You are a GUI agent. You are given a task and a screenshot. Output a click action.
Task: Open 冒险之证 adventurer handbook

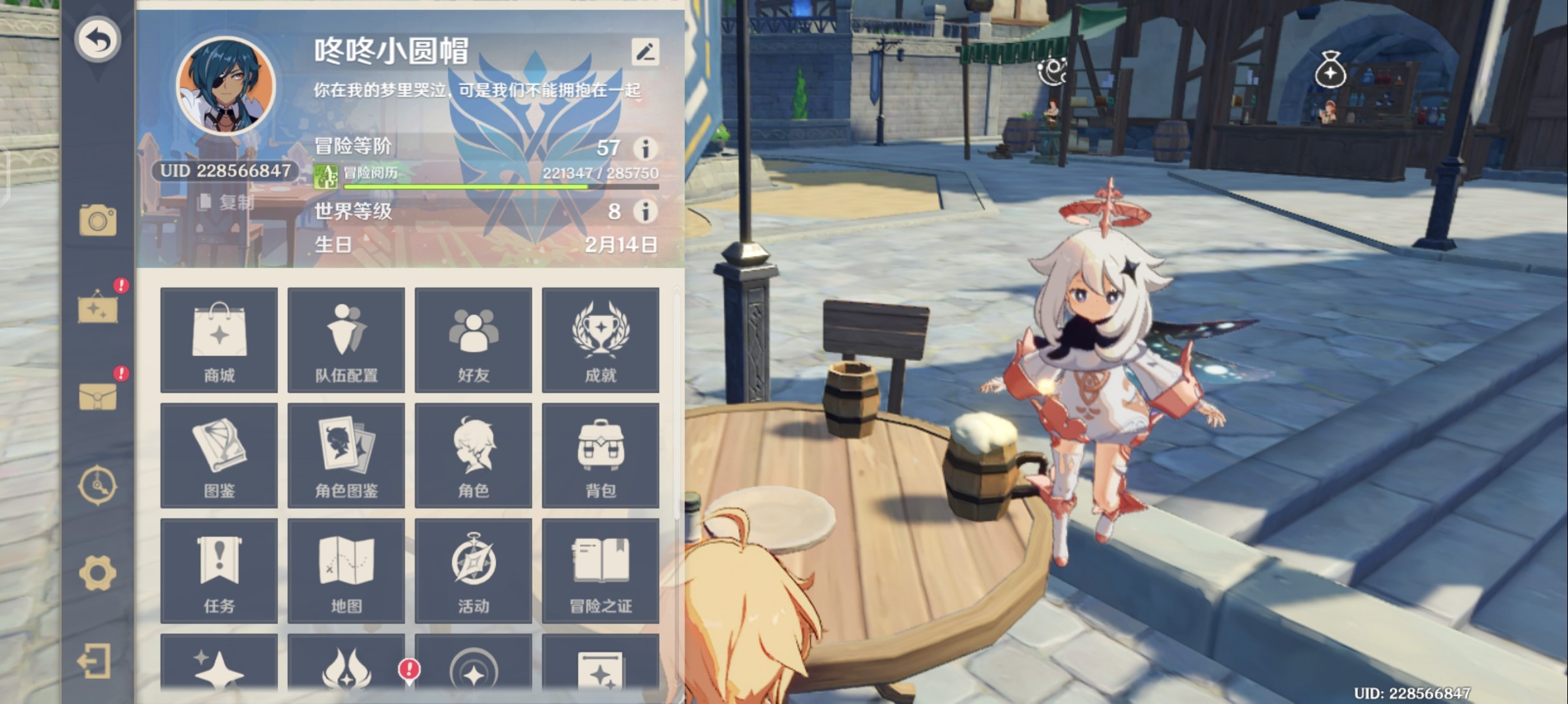point(601,571)
